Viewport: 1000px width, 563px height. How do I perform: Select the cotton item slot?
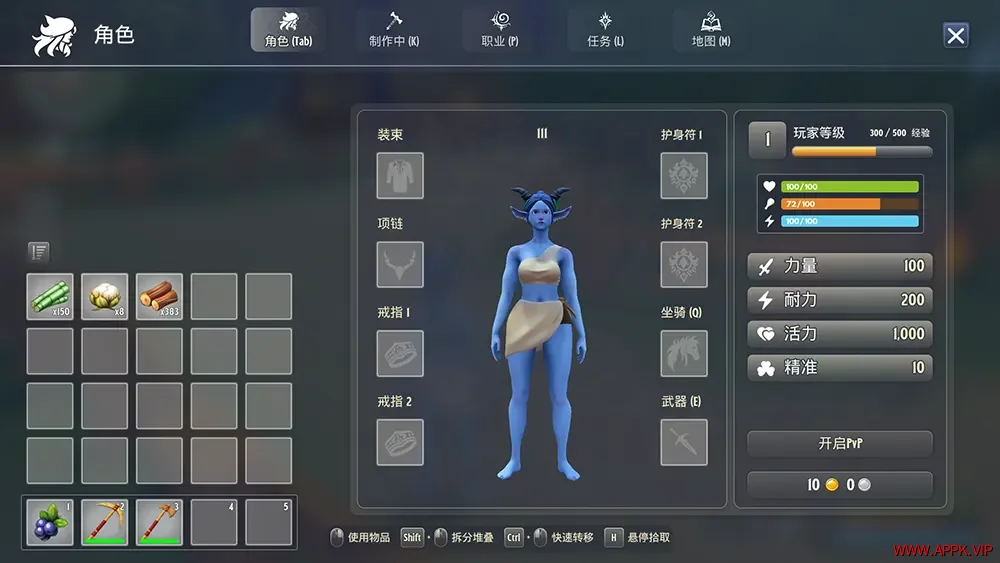point(105,297)
